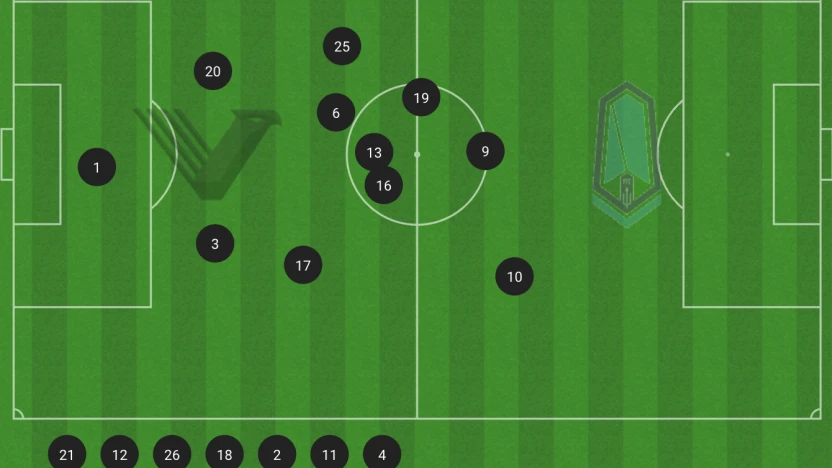Select substitute number 11 token

(330, 454)
